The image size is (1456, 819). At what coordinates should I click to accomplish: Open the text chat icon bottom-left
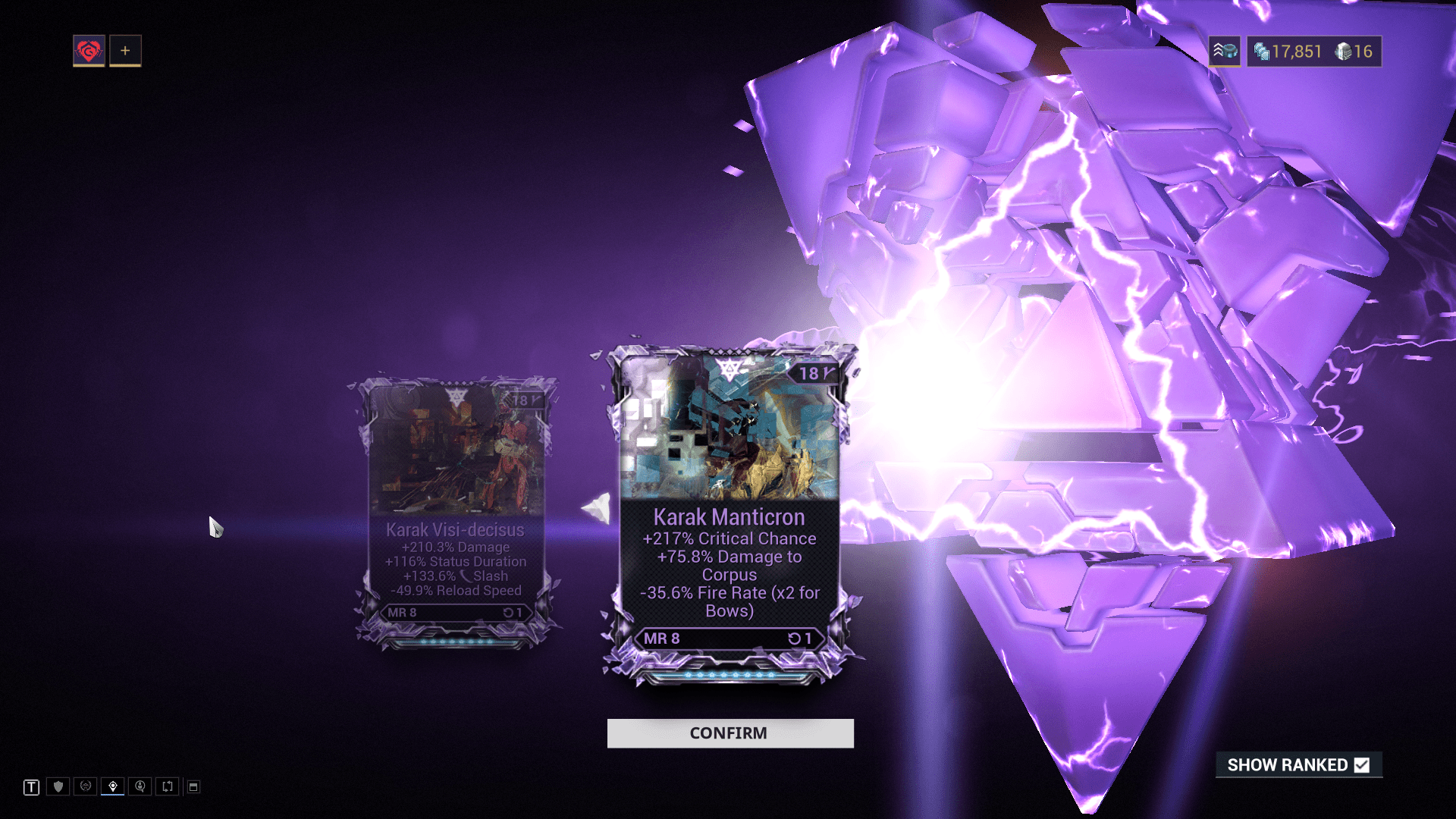[x=31, y=786]
